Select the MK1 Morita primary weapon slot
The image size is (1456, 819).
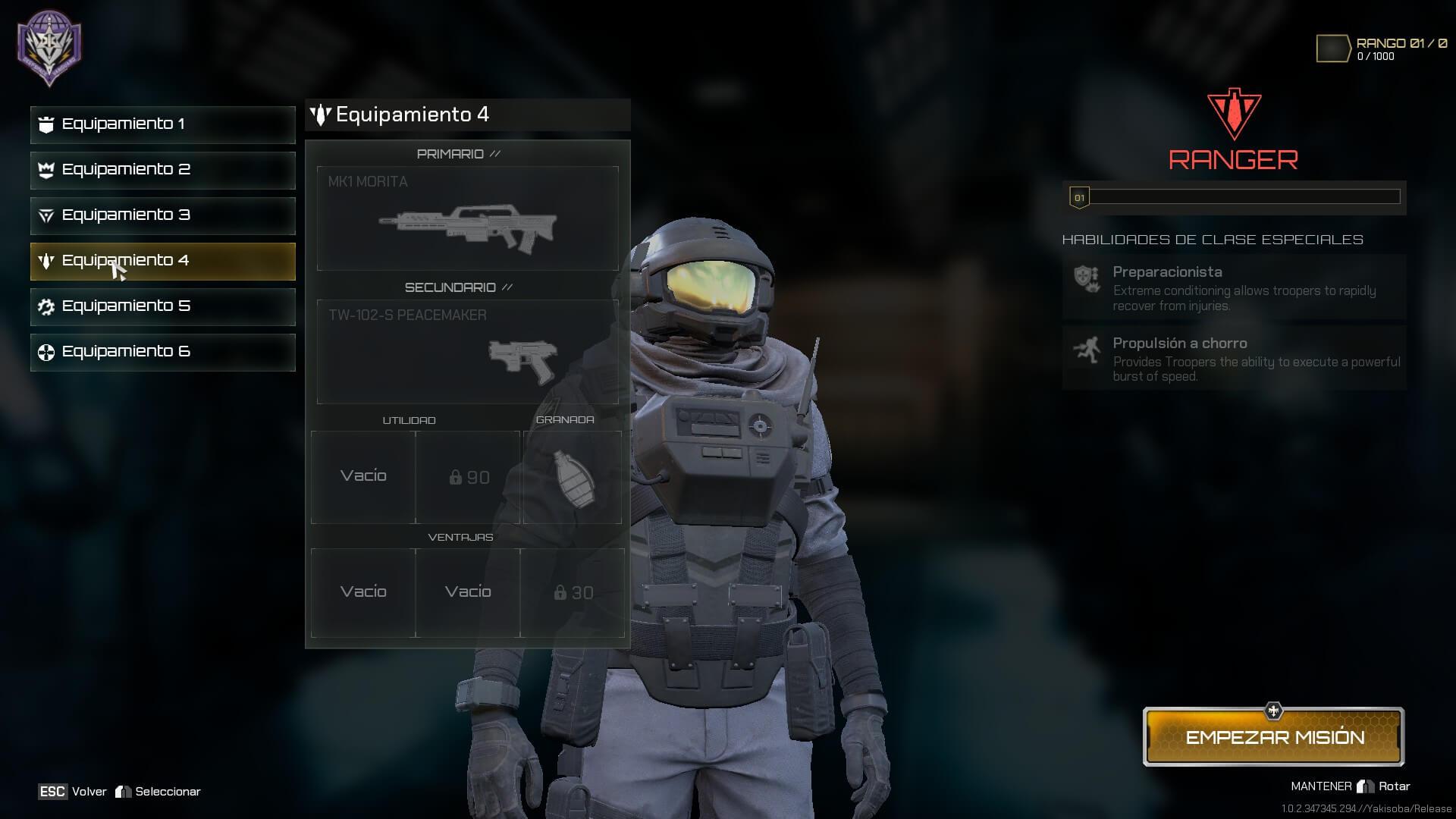[x=467, y=218]
